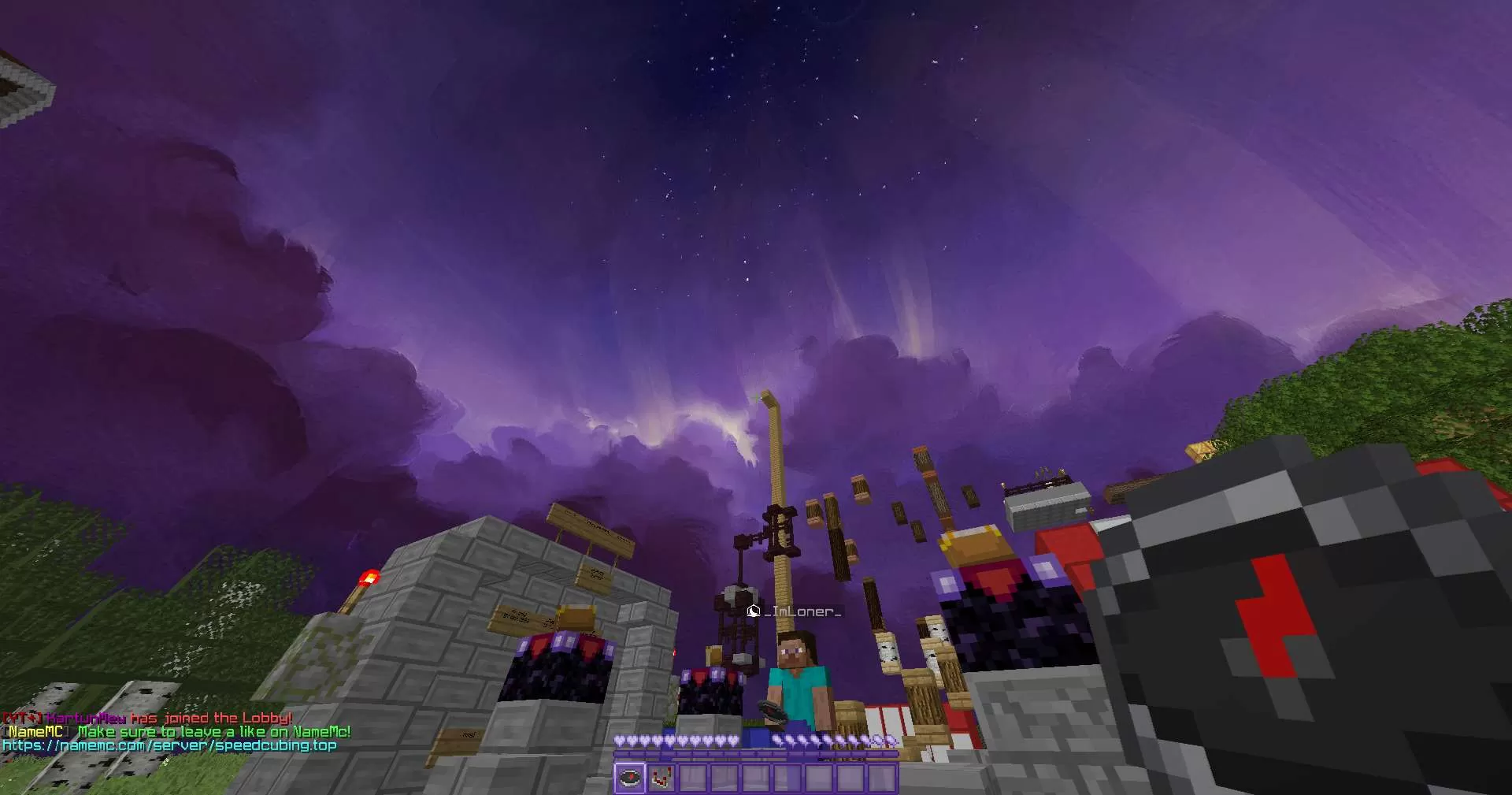The width and height of the screenshot is (1512, 795).
Task: Open the namemc.com server link in chat
Action: click(169, 745)
